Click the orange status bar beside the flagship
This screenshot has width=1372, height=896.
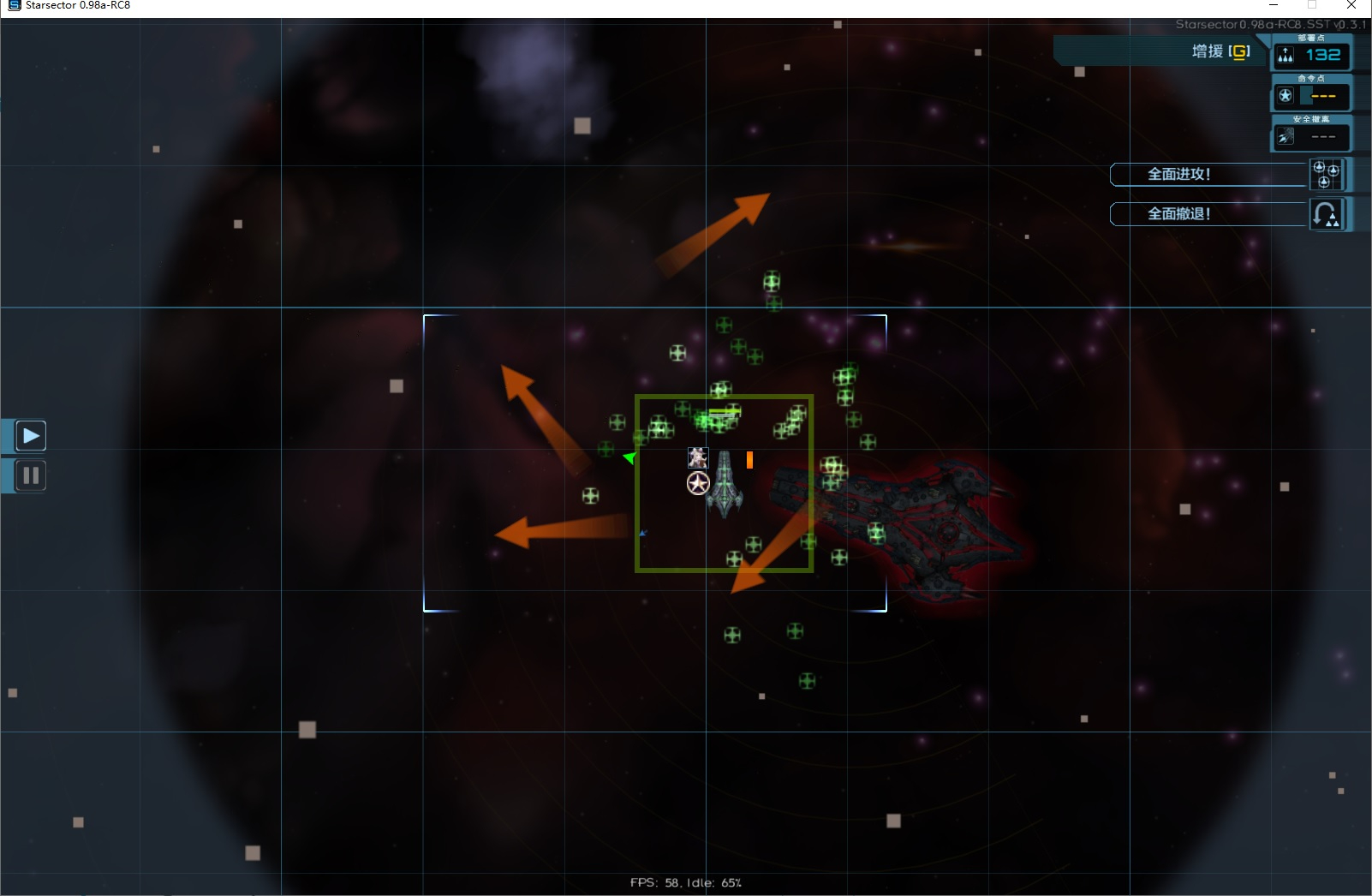pyautogui.click(x=751, y=460)
